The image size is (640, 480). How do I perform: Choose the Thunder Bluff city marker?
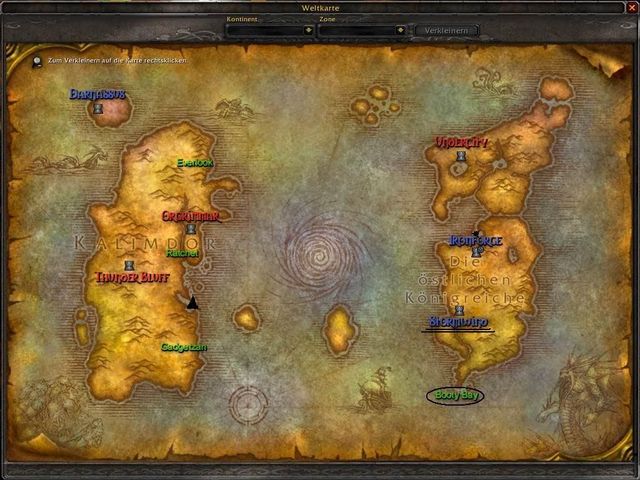(128, 265)
